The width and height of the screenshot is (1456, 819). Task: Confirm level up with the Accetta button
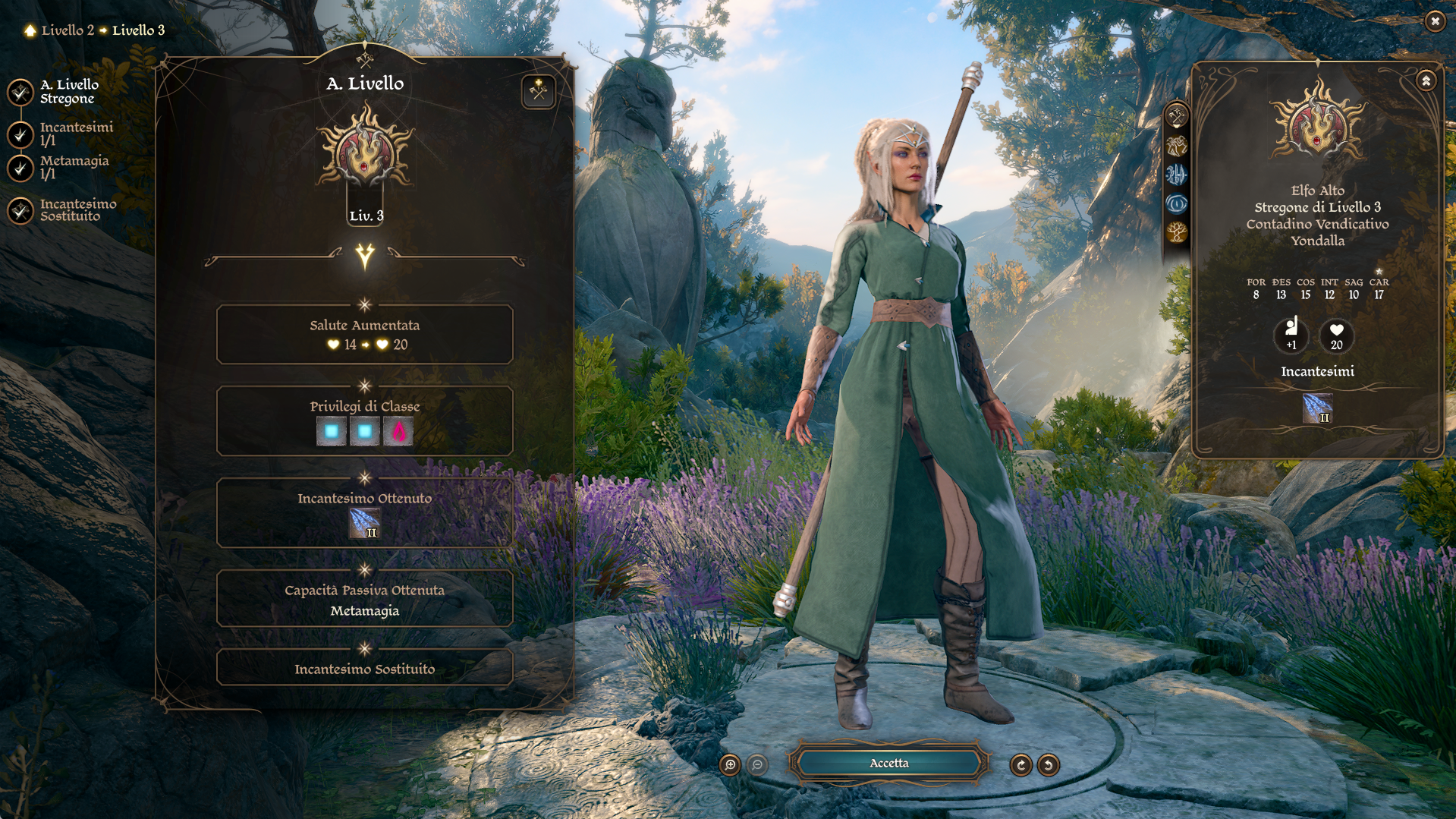pos(888,763)
